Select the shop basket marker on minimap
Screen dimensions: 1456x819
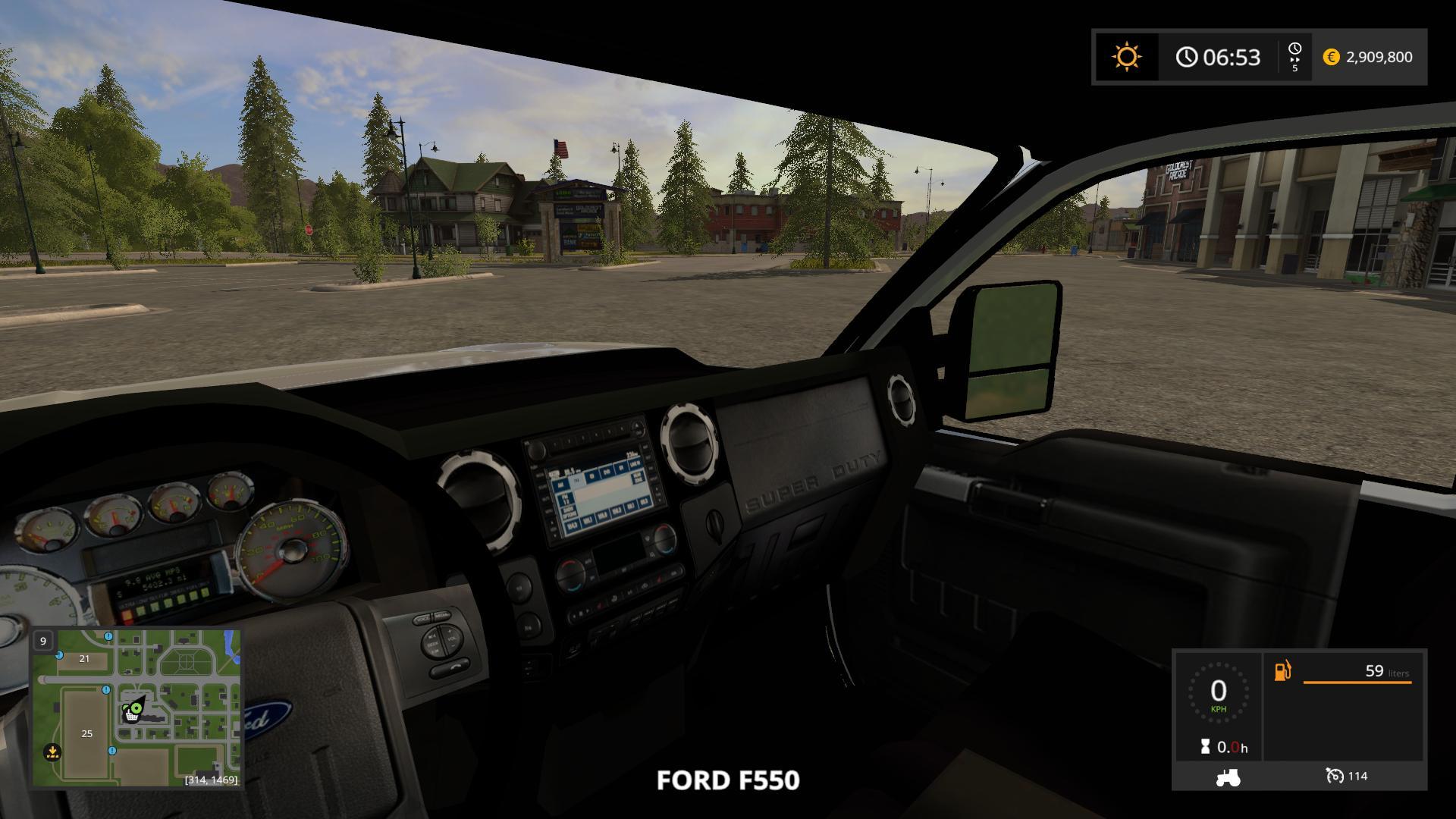click(131, 716)
